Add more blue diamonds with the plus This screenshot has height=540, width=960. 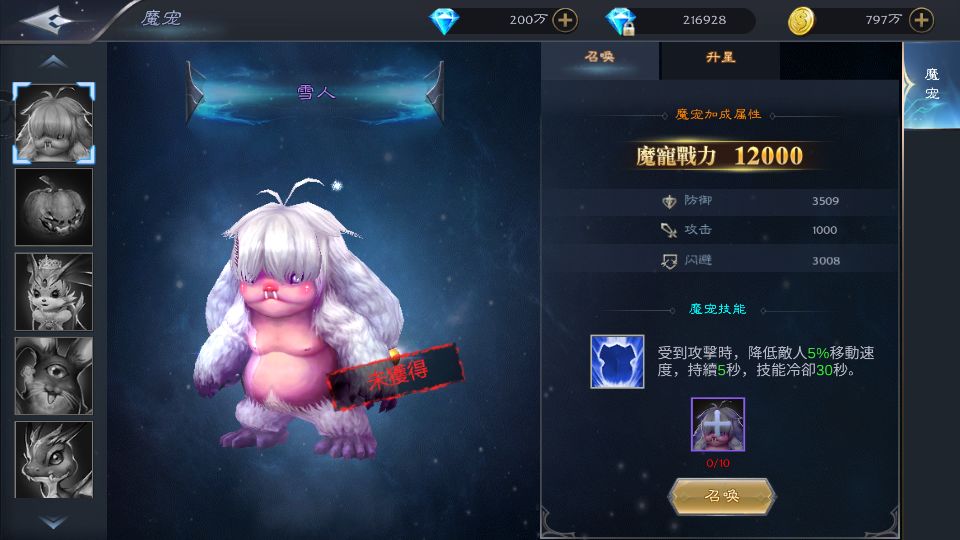565,20
